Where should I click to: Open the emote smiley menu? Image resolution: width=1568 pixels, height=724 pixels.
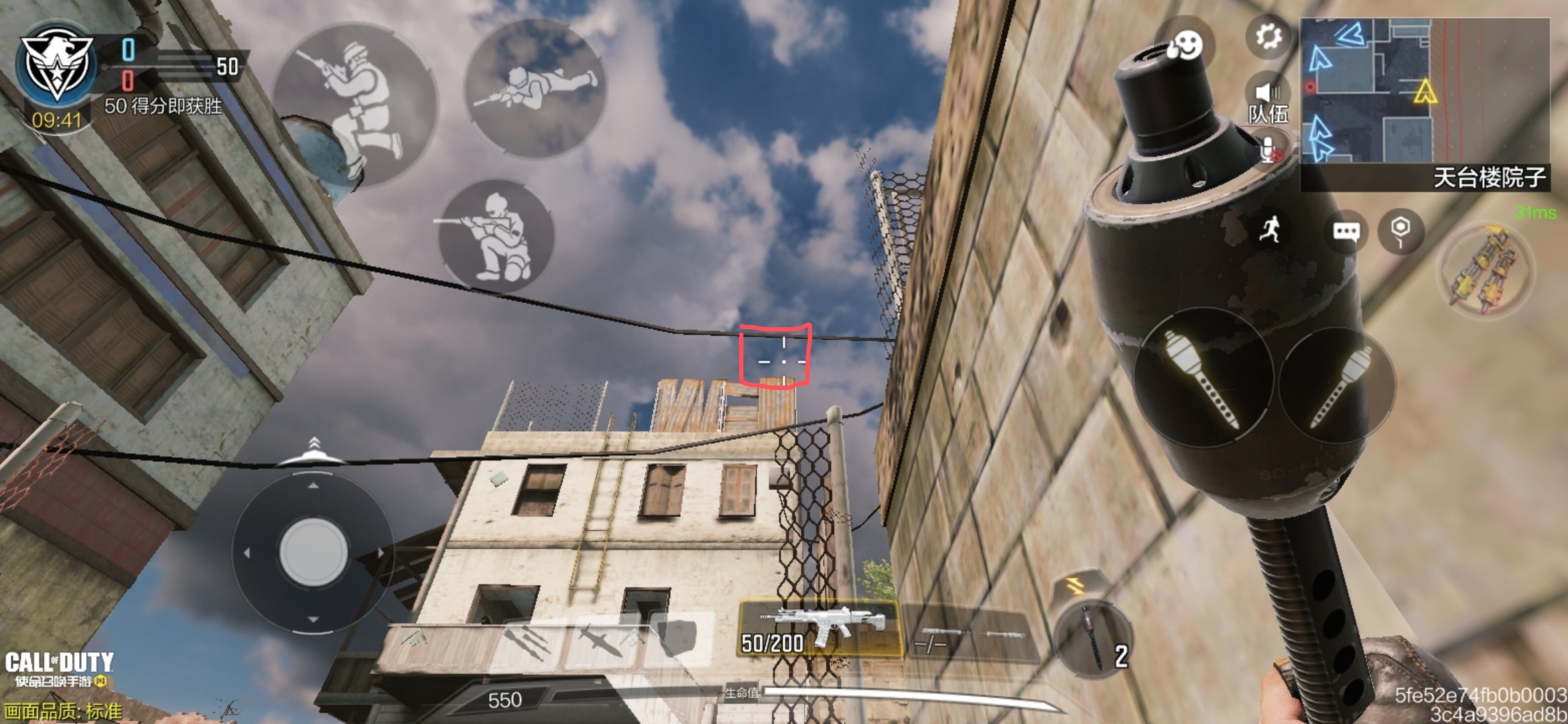(1187, 46)
